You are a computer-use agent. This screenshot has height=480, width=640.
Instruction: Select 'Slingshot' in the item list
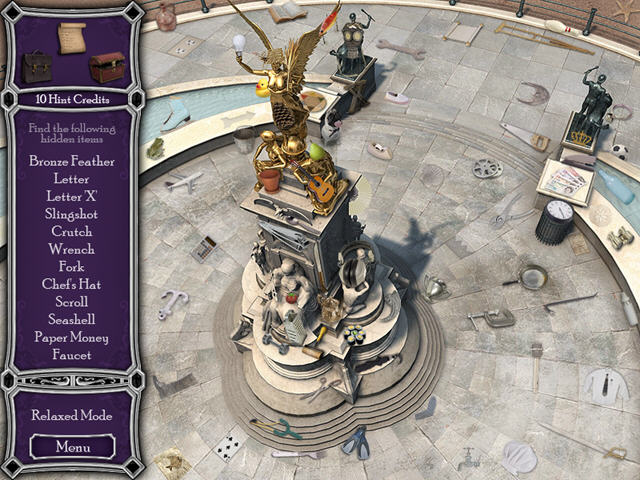pyautogui.click(x=72, y=214)
